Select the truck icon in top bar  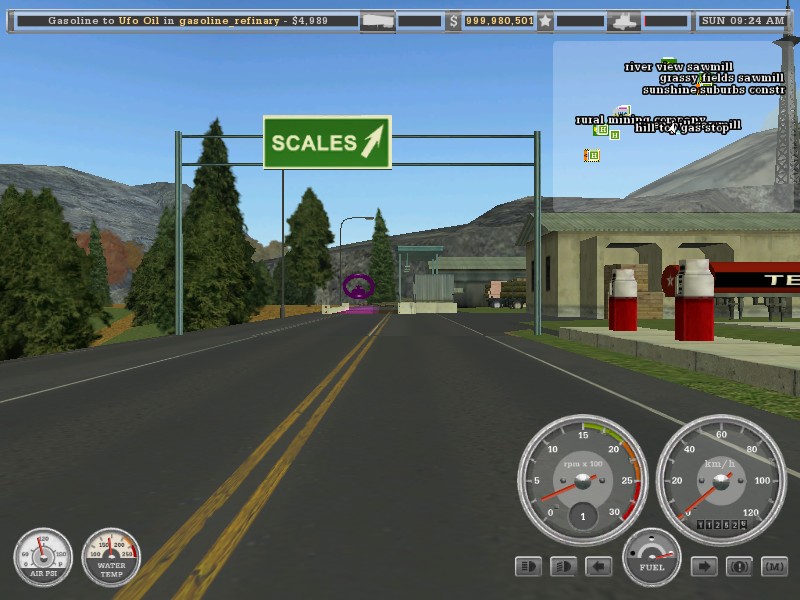click(x=624, y=20)
